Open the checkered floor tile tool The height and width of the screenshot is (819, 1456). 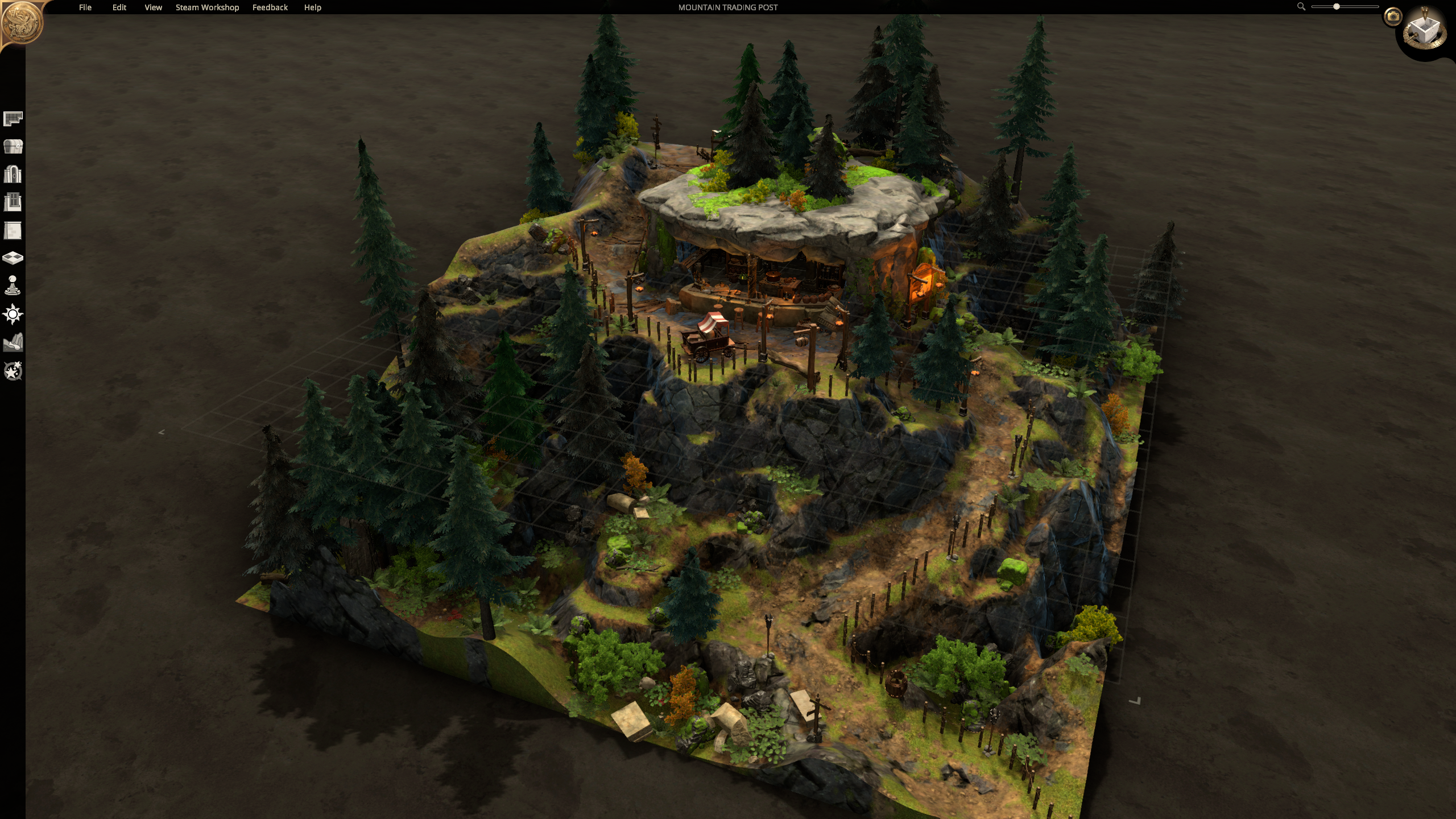tap(13, 258)
